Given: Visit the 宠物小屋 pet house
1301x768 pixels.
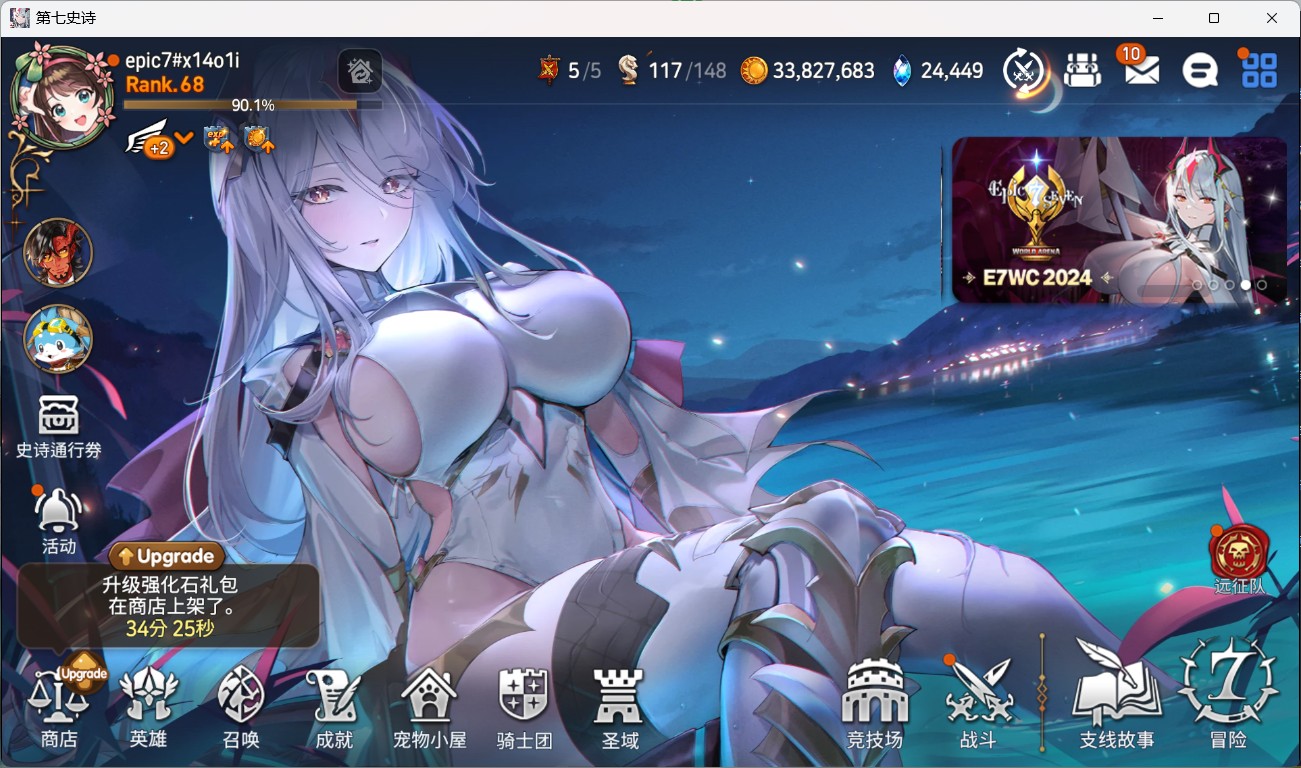Looking at the screenshot, I should 429,705.
